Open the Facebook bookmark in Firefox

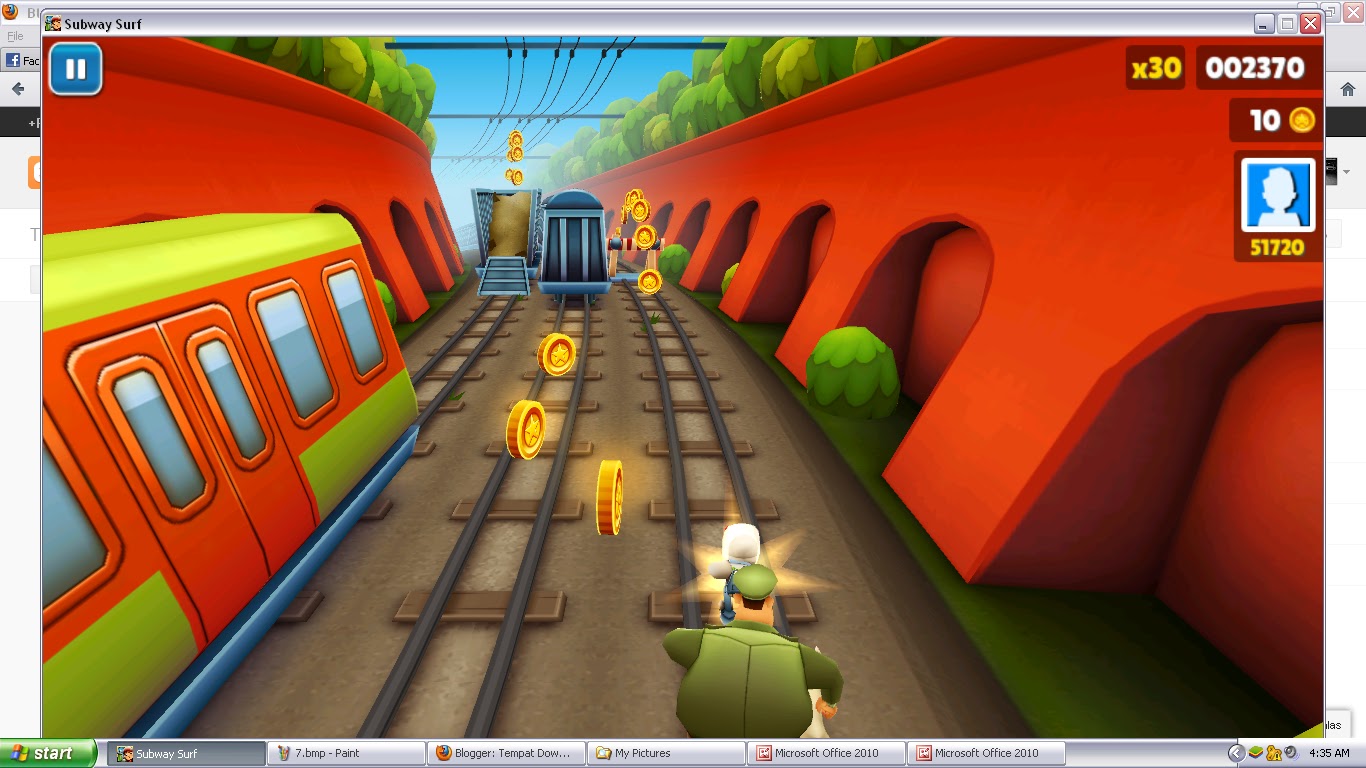tap(15, 60)
